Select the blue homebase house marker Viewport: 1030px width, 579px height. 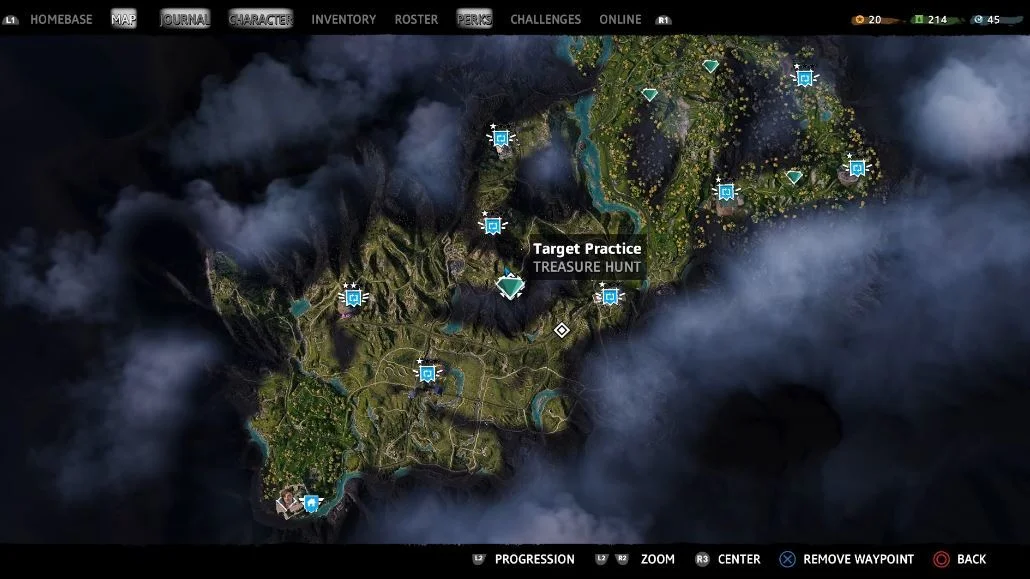click(312, 503)
